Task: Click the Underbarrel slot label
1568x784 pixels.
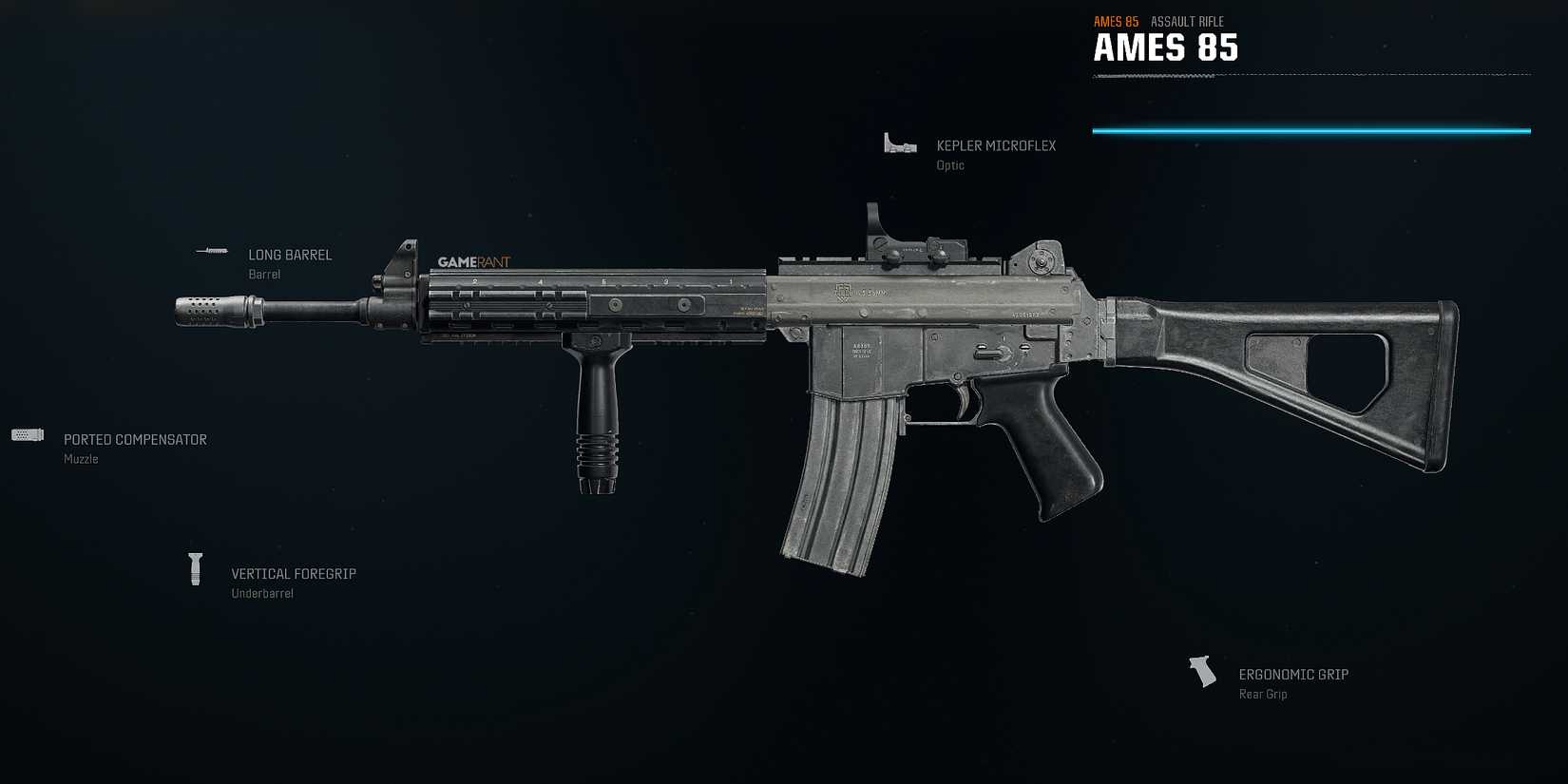Action: coord(263,592)
